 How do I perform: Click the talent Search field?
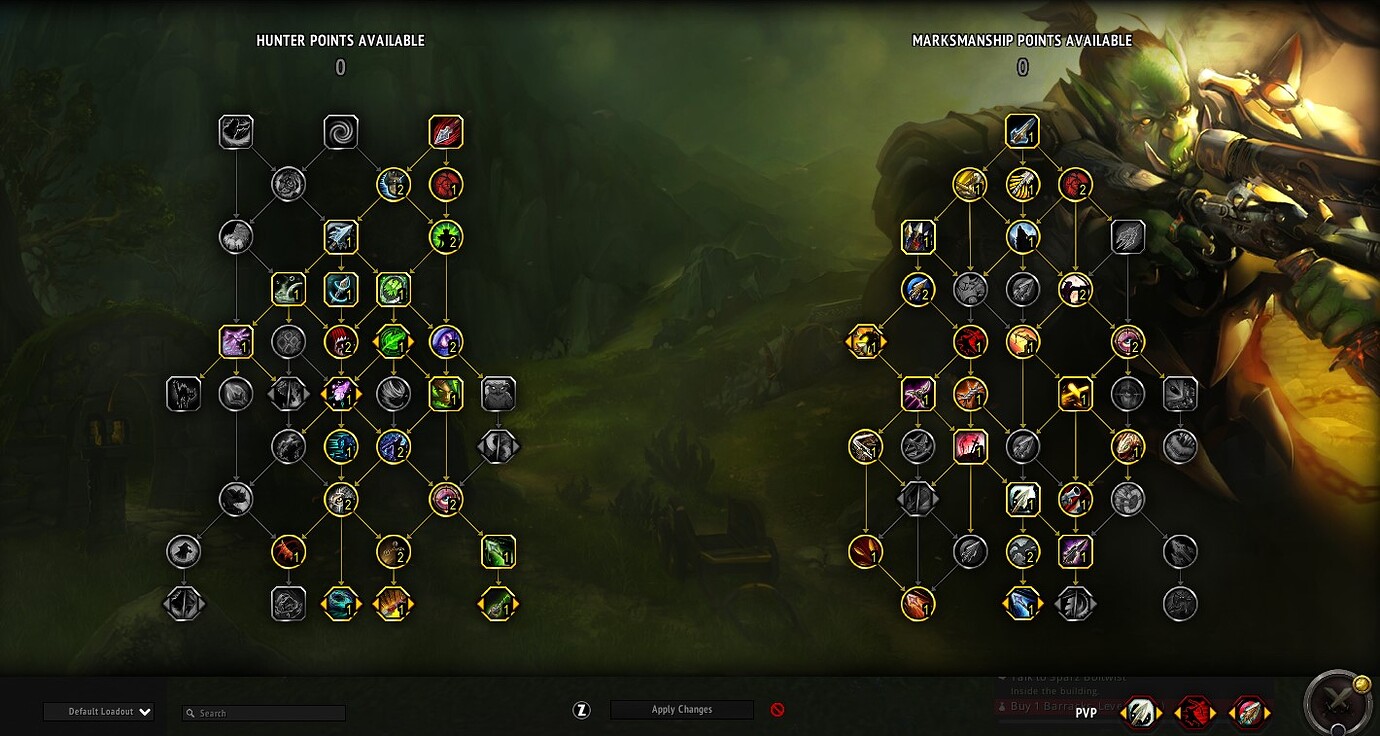(x=265, y=713)
